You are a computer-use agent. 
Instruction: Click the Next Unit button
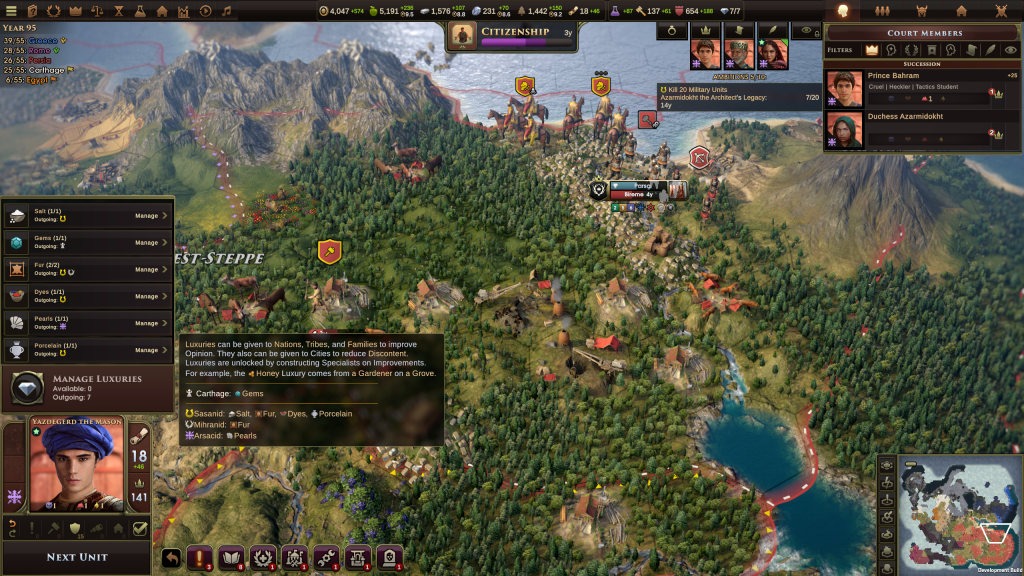click(x=76, y=557)
